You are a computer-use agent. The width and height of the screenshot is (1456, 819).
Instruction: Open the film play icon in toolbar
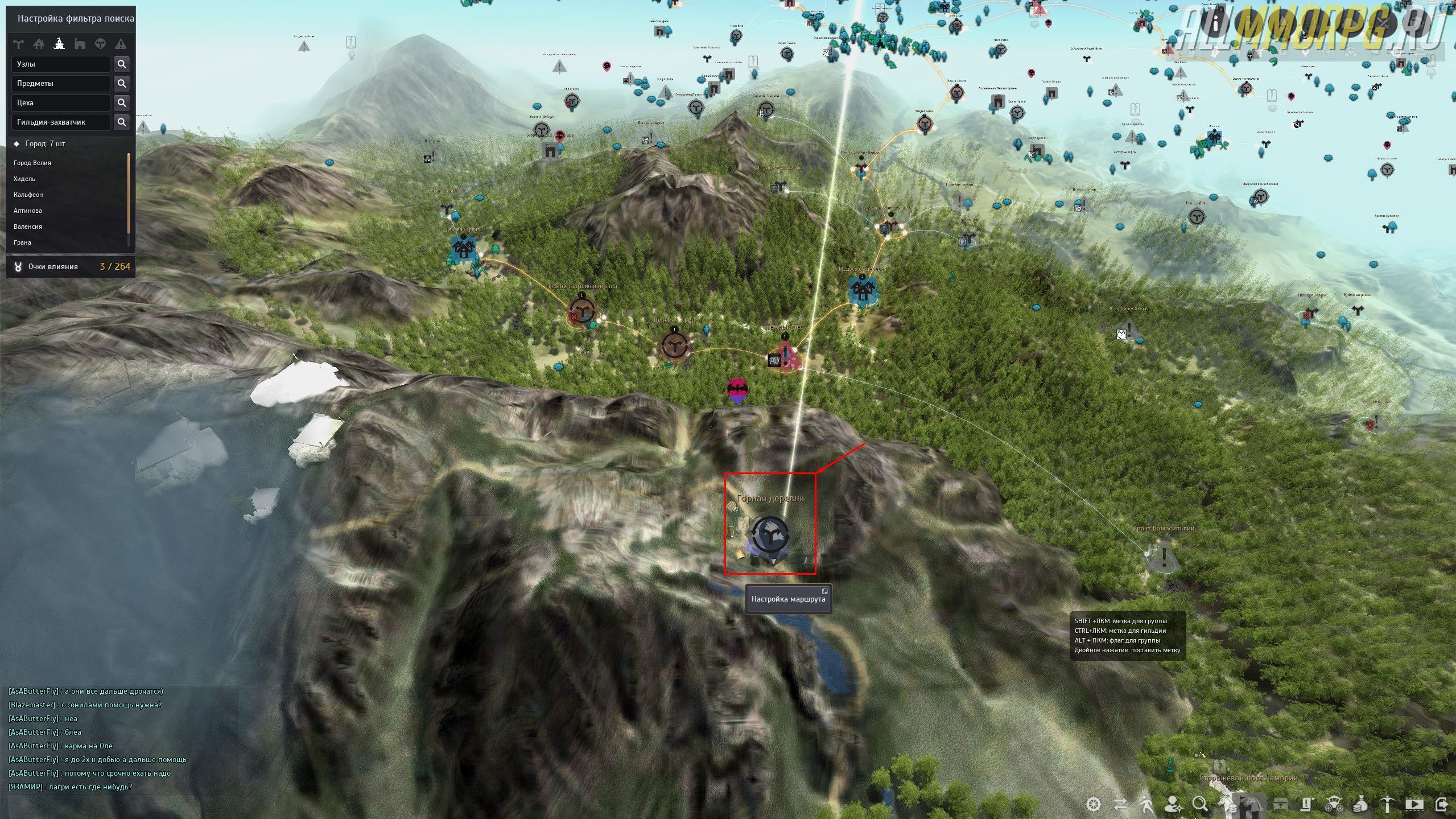1413,804
